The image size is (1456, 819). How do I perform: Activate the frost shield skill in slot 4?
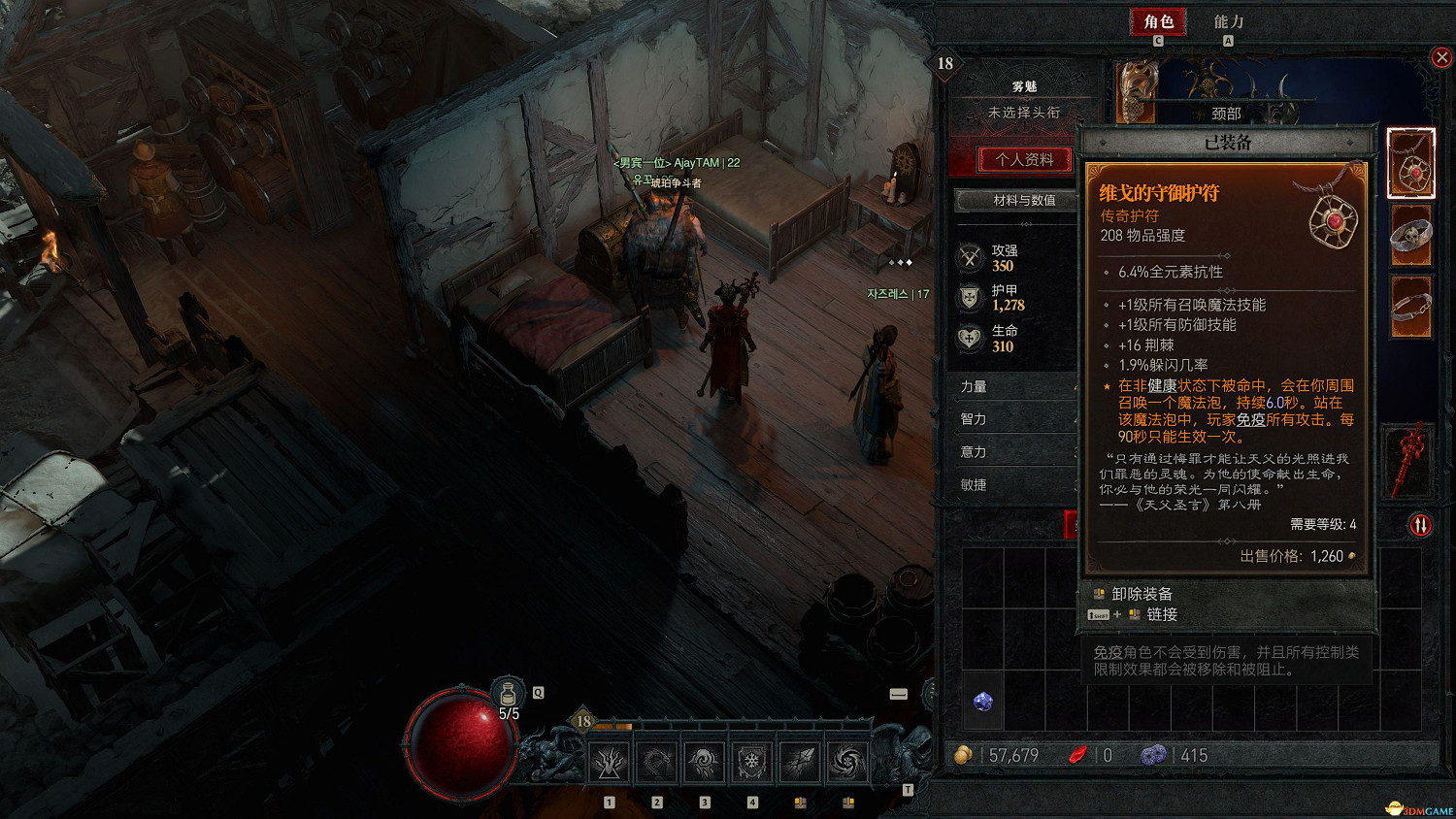pos(752,763)
